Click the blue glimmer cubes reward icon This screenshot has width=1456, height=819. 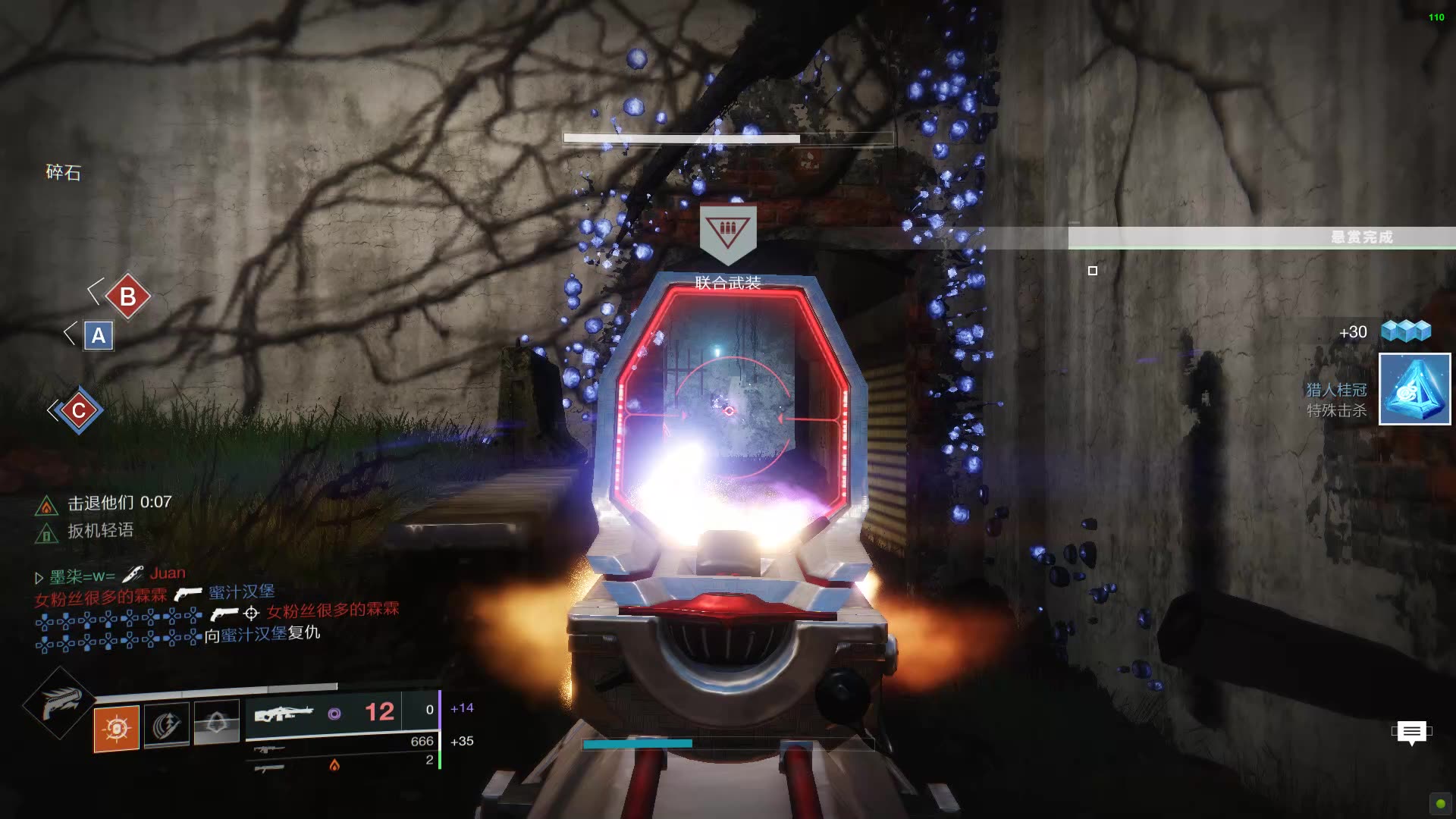point(1405,331)
